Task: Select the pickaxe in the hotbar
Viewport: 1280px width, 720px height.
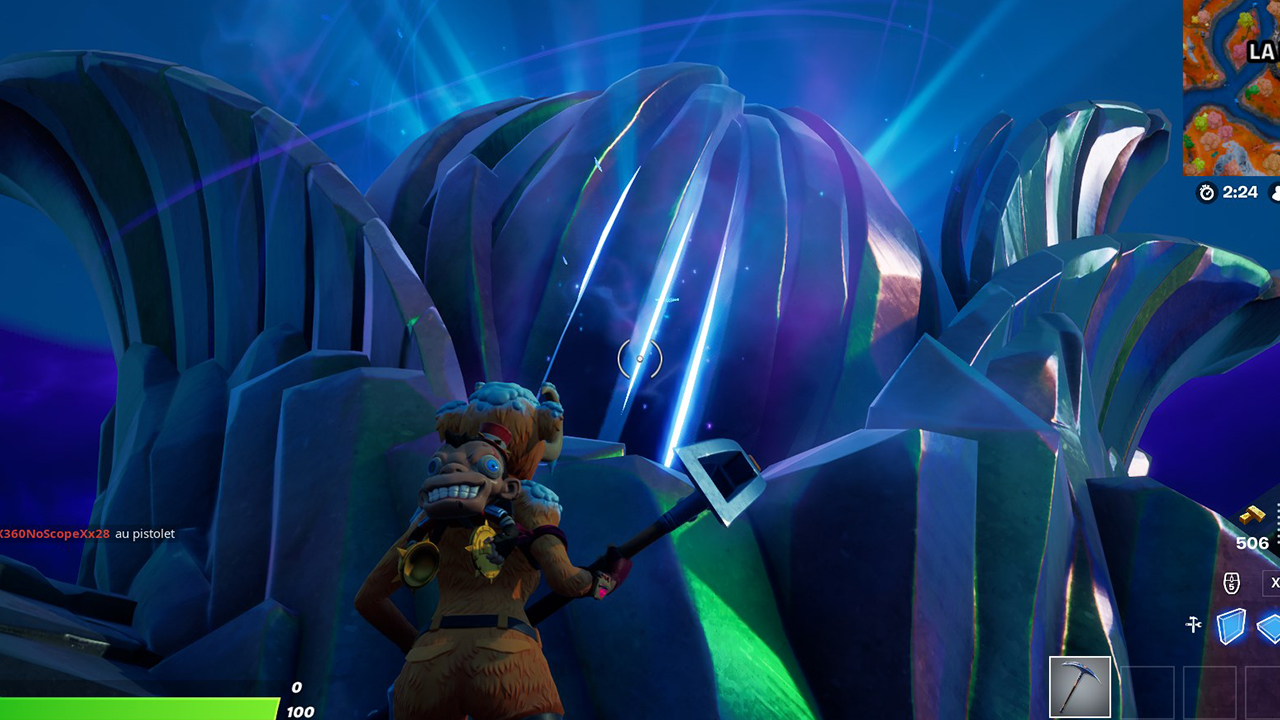Action: pos(1078,686)
